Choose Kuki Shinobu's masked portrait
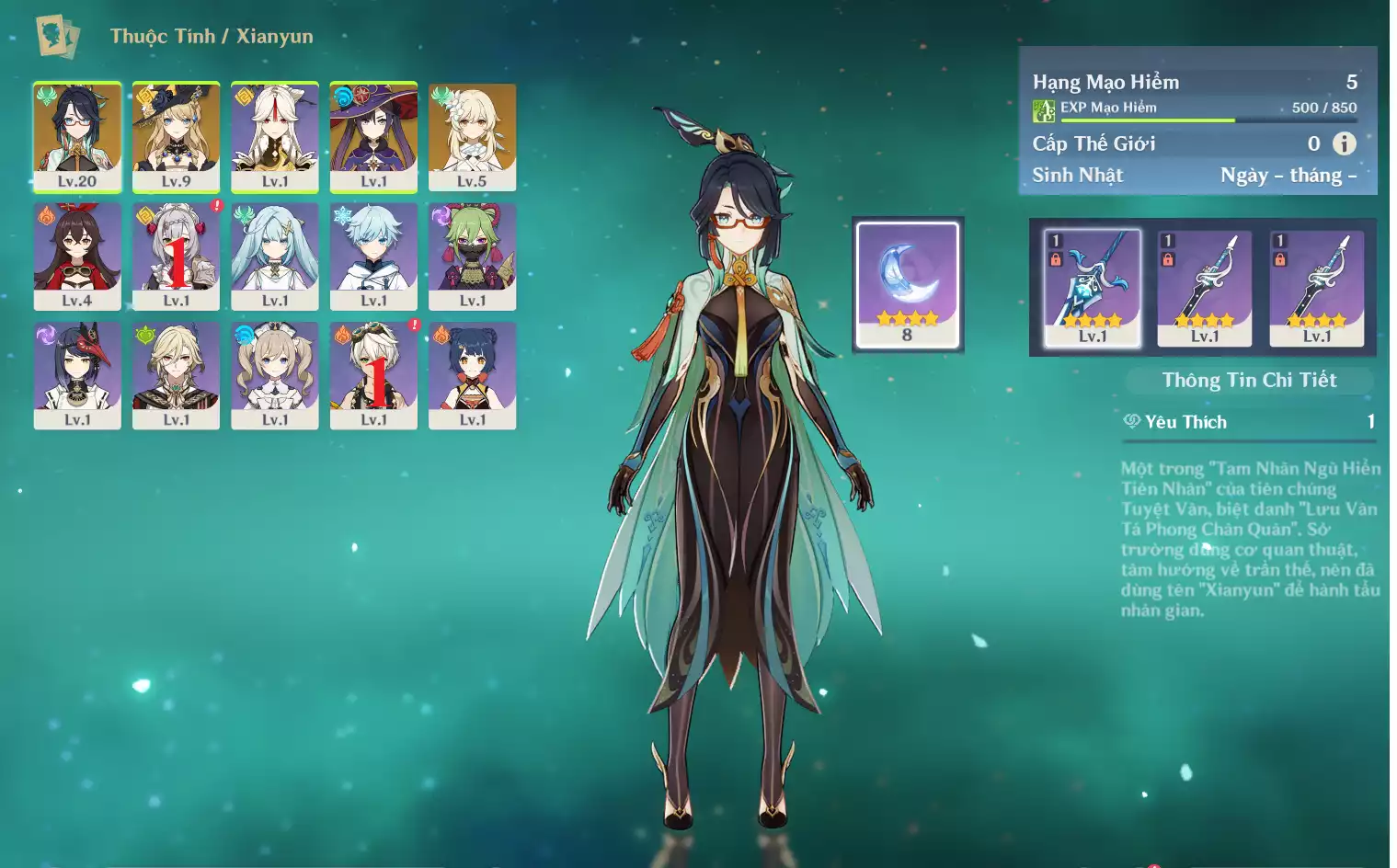This screenshot has width=1397, height=868. (472, 256)
